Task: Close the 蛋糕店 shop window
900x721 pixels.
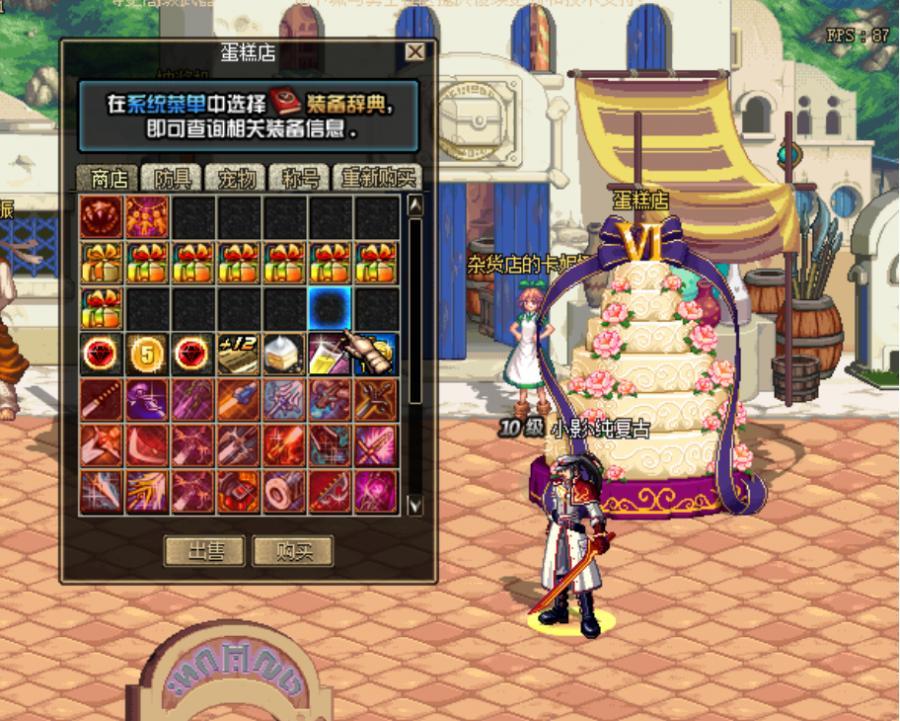Action: coord(415,53)
